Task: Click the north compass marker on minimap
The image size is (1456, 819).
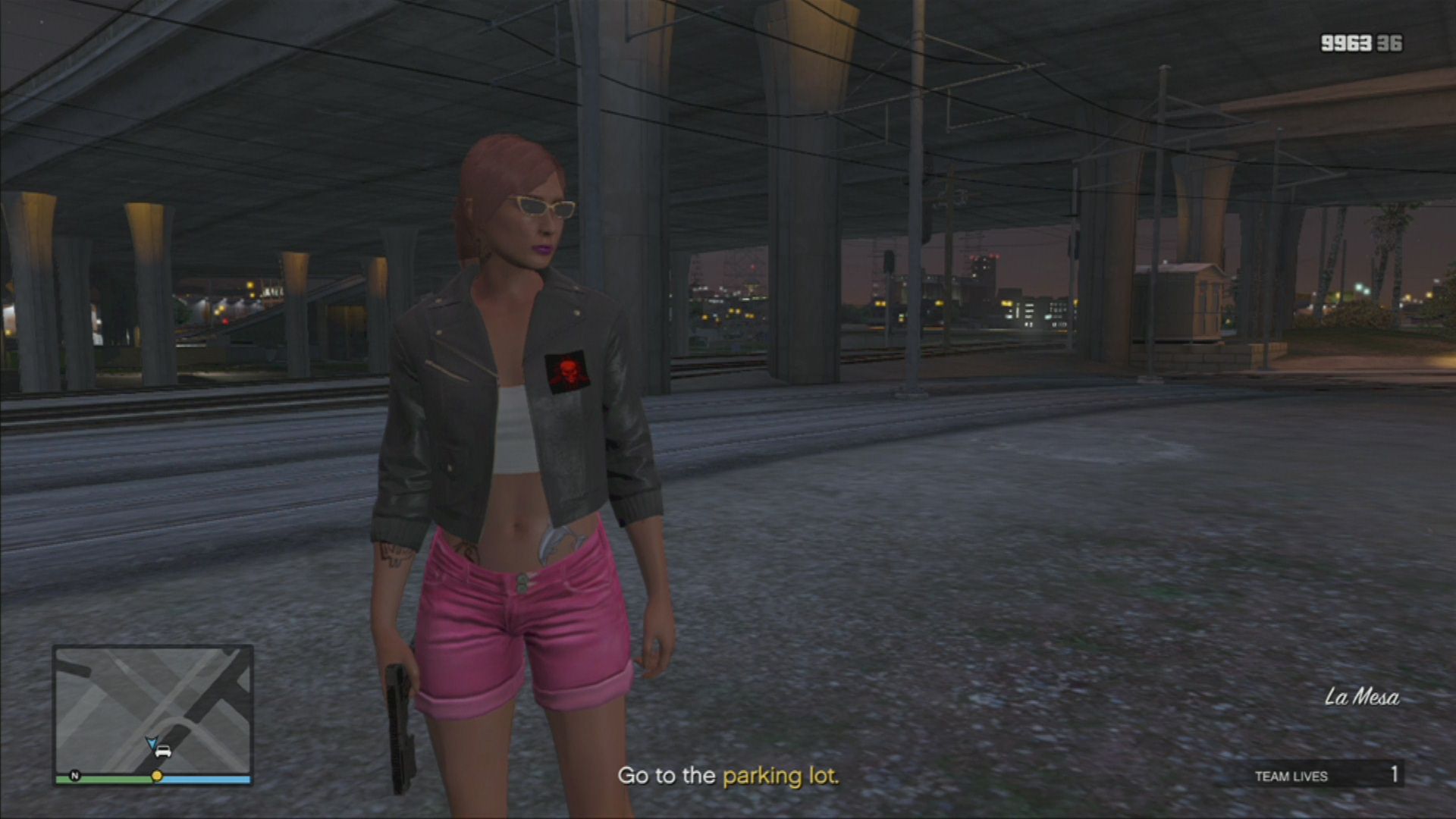Action: click(75, 775)
